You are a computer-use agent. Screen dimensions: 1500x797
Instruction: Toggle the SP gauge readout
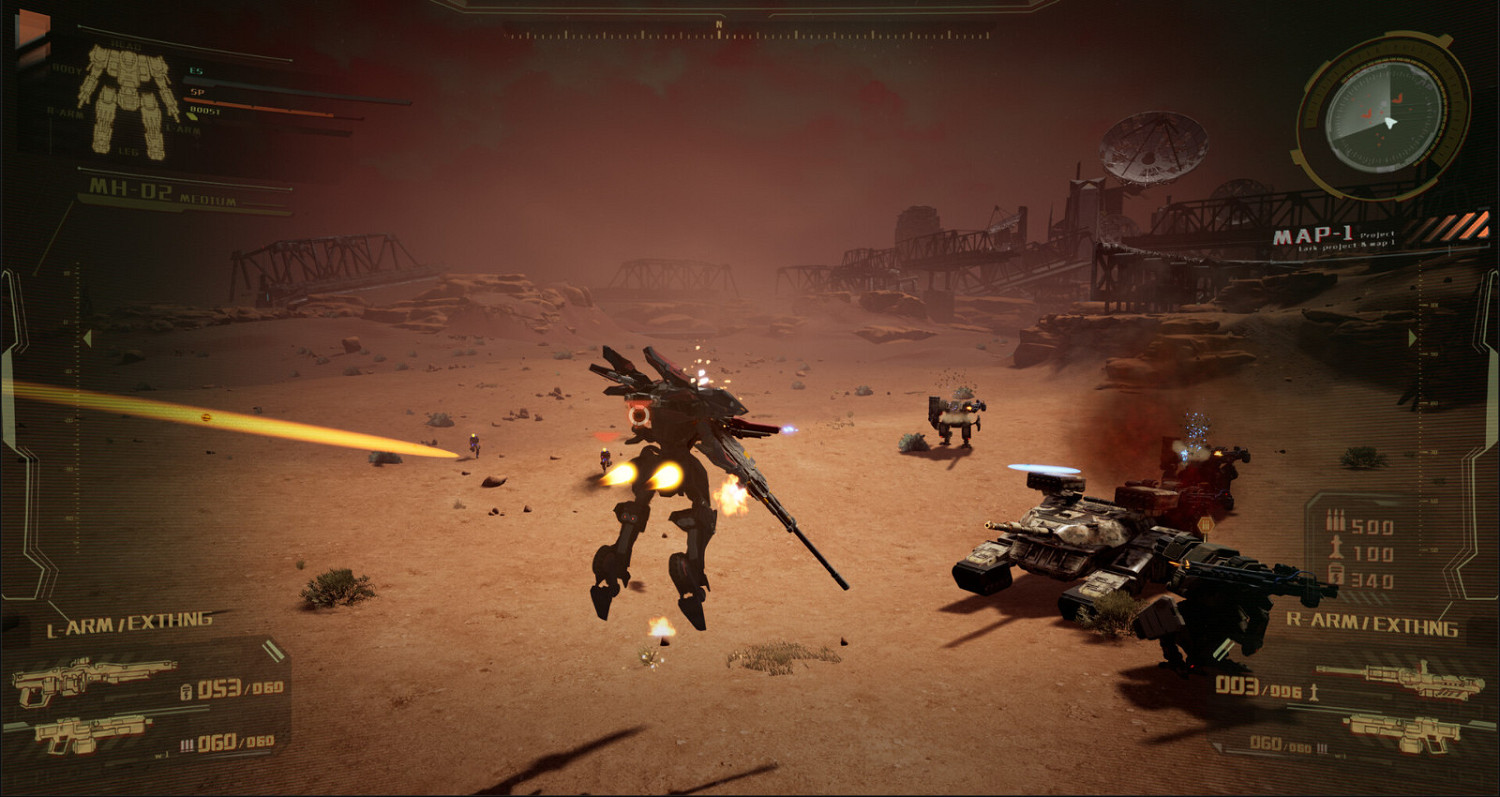pos(197,92)
